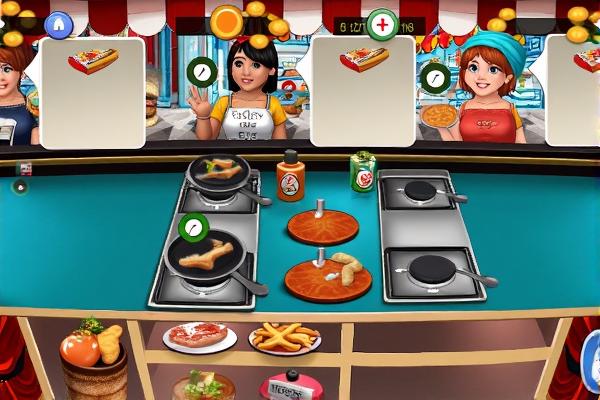600x400 pixels.
Task: Click the empty back right burner
Action: [421, 190]
